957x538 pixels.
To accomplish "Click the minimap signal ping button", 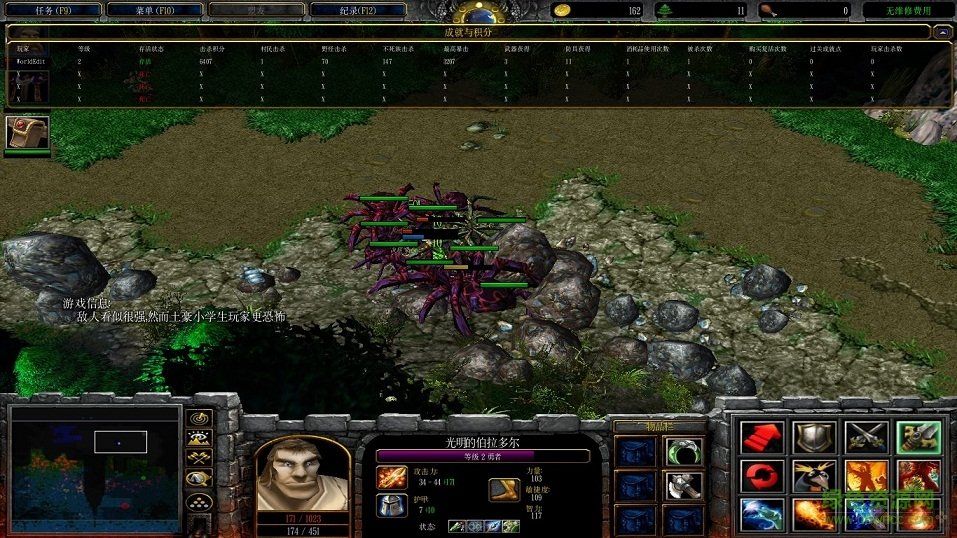I will 200,417.
